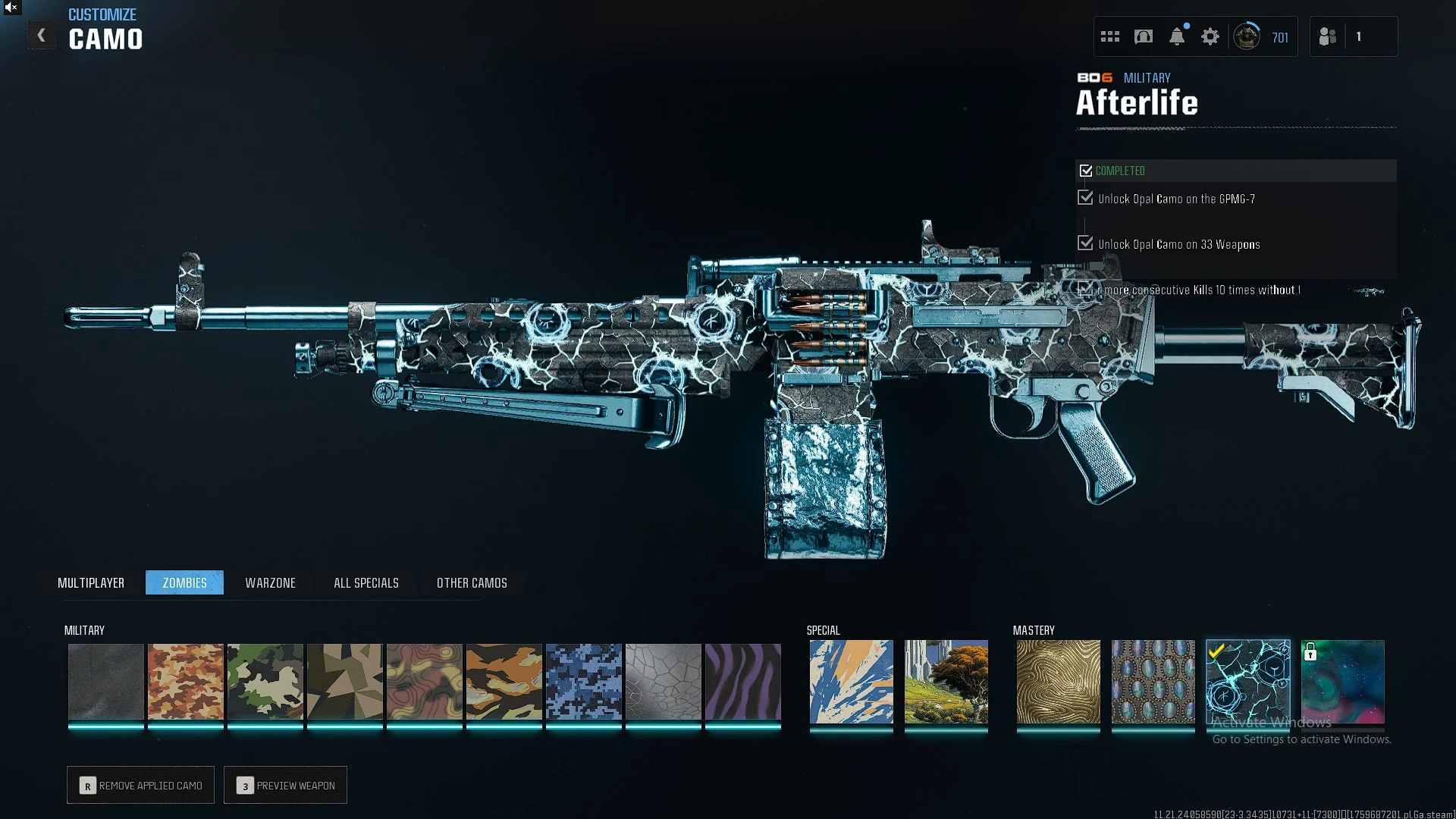Open the notifications bell
Screen dimensions: 1456x819
pyautogui.click(x=1177, y=36)
